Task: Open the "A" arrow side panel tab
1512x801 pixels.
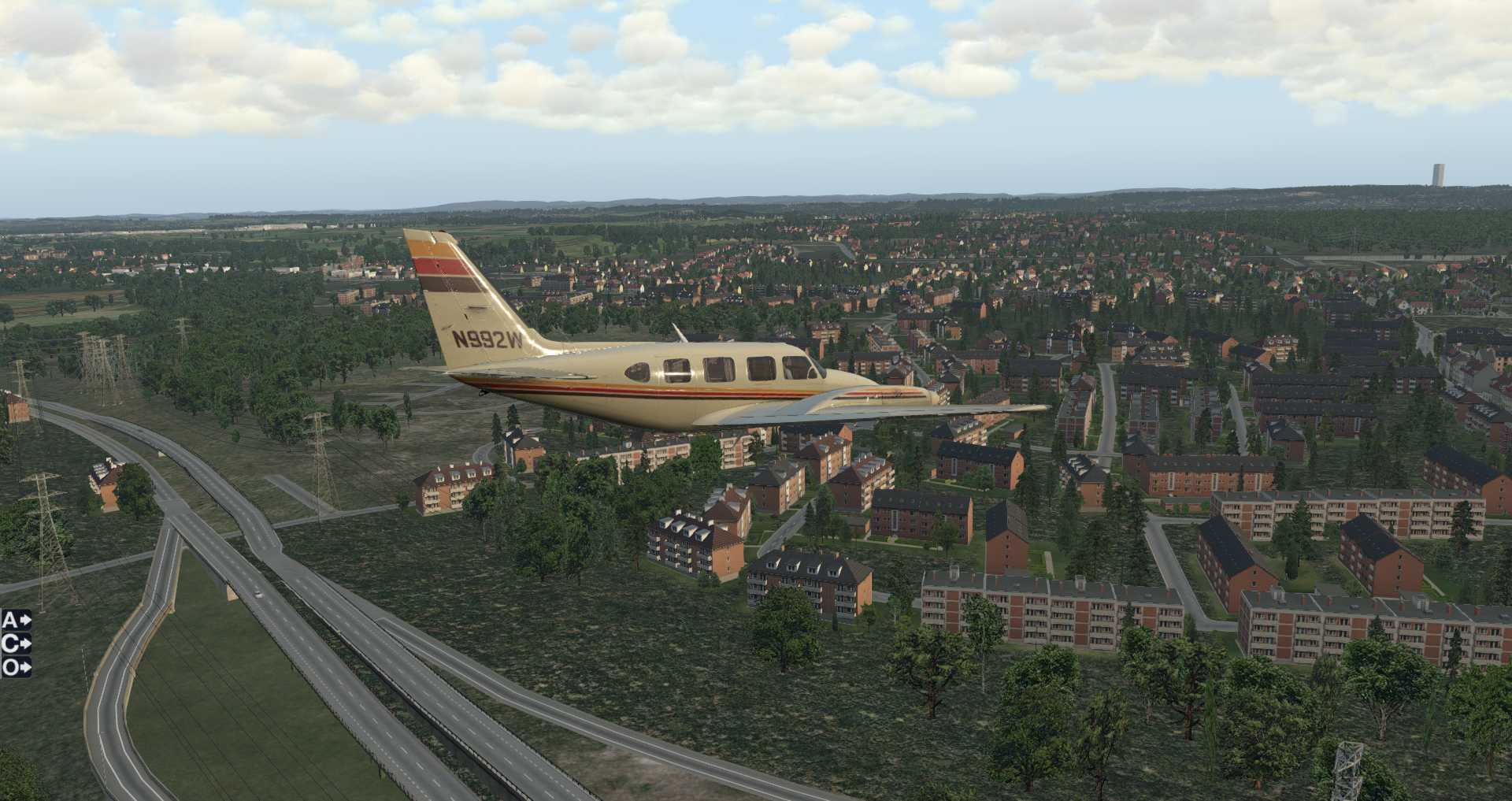Action: pos(16,621)
